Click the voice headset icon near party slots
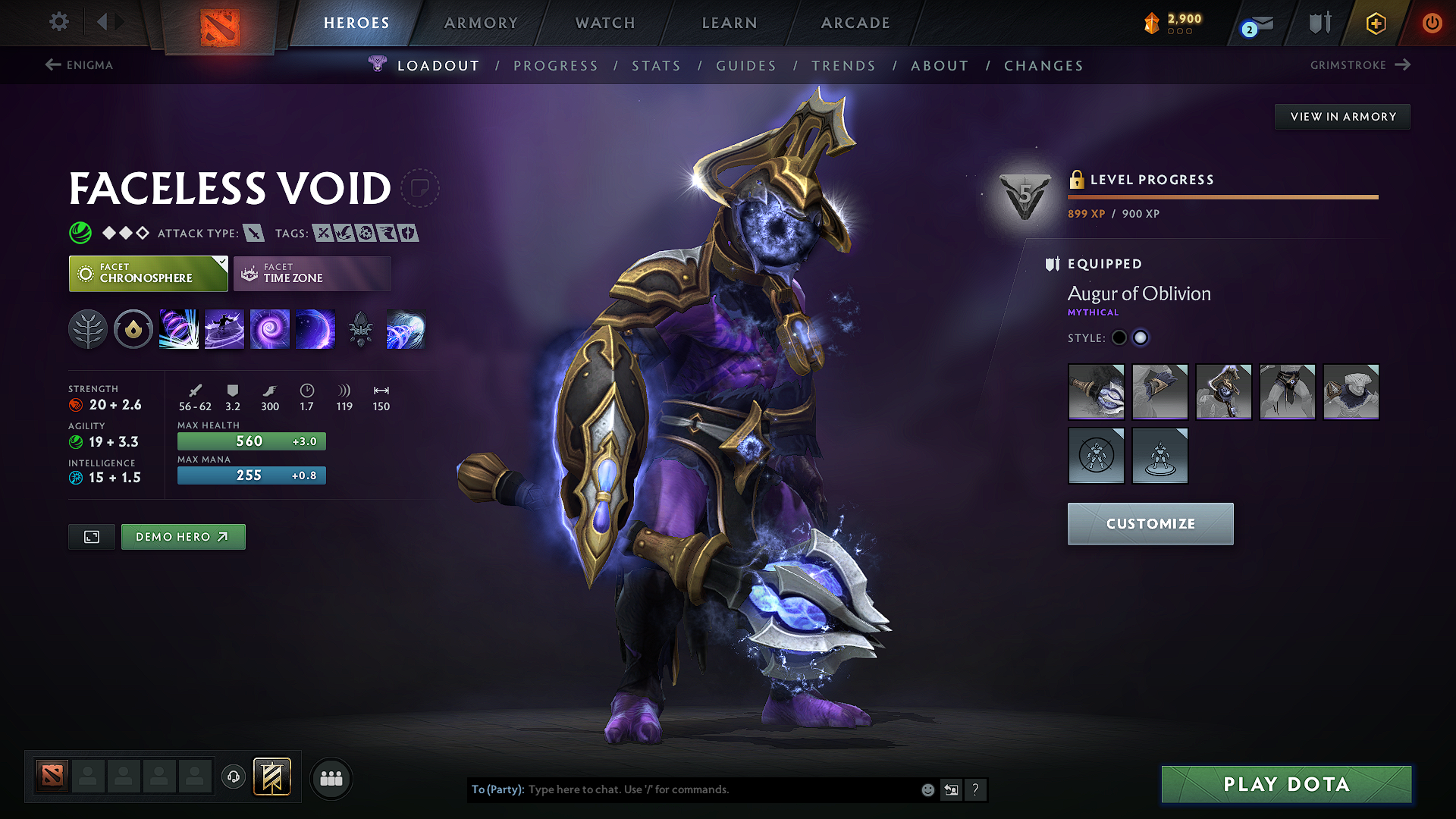This screenshot has height=819, width=1456. 234,778
